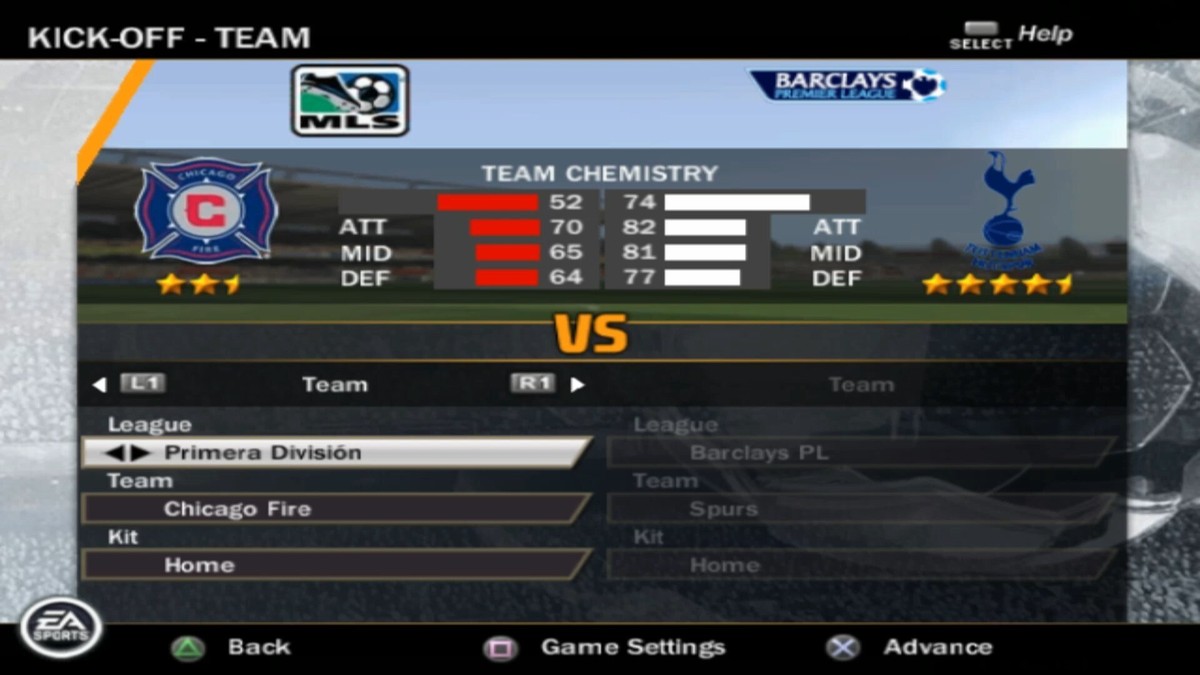The height and width of the screenshot is (675, 1200).
Task: Choose the Spurs team field
Action: click(860, 509)
